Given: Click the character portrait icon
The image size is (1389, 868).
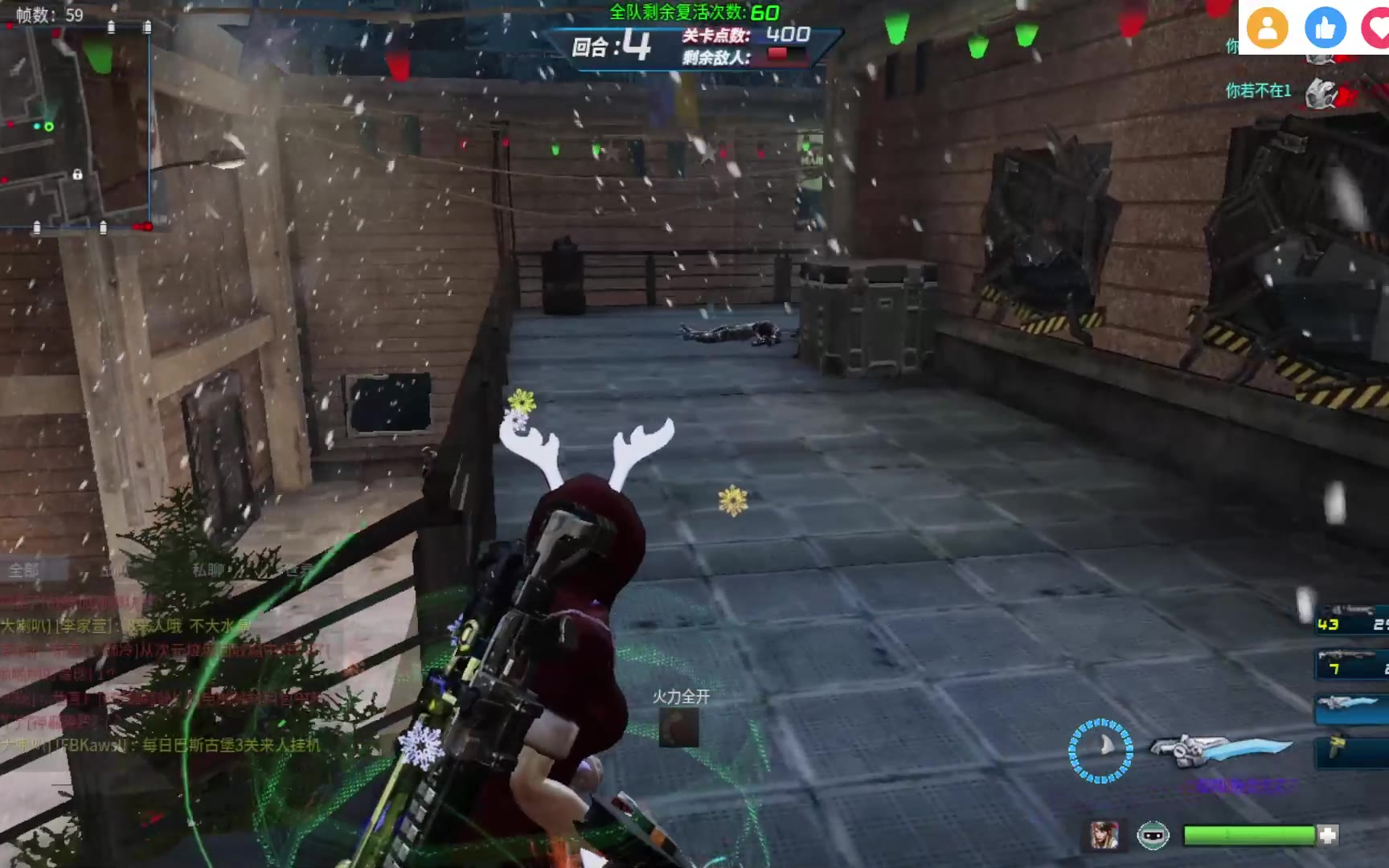Looking at the screenshot, I should click(1104, 836).
